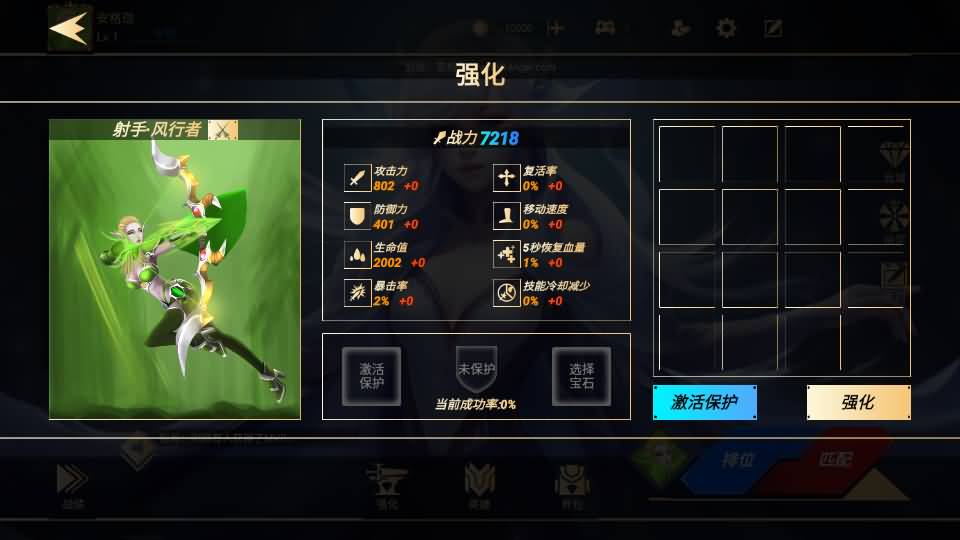Go back using the arrow button
This screenshot has width=960, height=540.
[x=70, y=28]
